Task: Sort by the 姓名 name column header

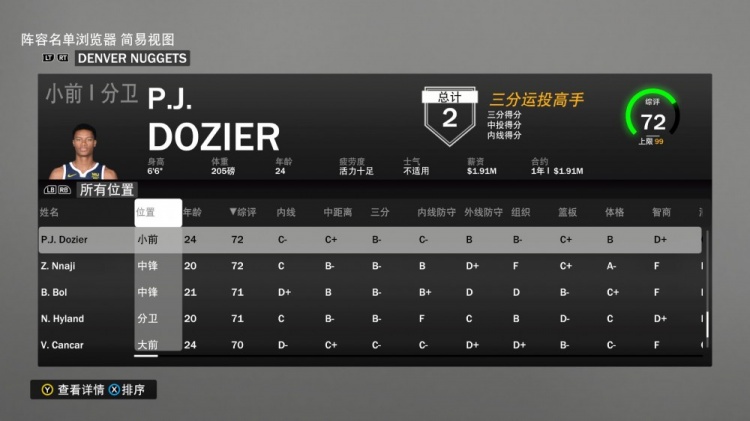Action: [x=50, y=212]
